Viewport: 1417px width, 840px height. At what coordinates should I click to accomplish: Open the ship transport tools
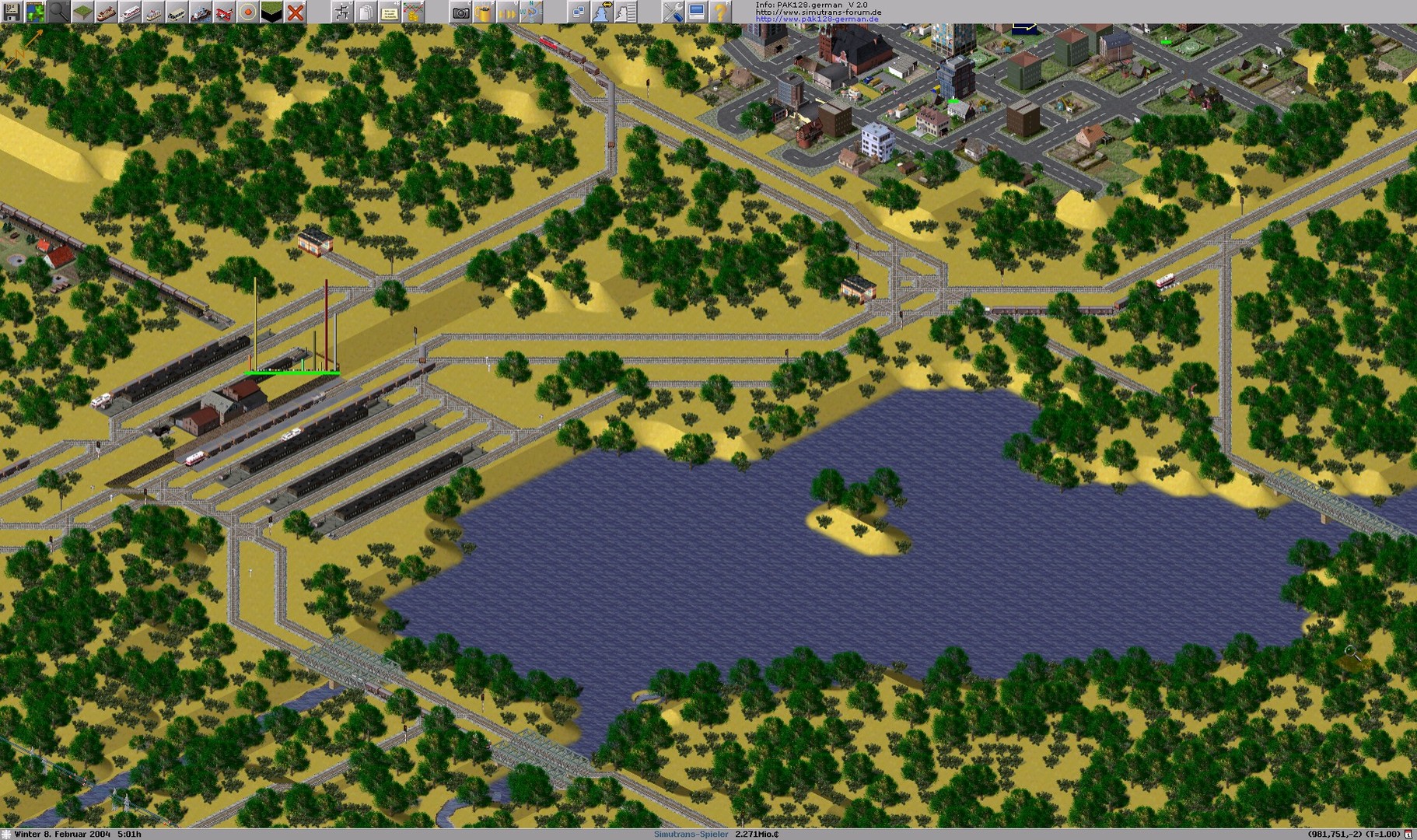pos(200,12)
